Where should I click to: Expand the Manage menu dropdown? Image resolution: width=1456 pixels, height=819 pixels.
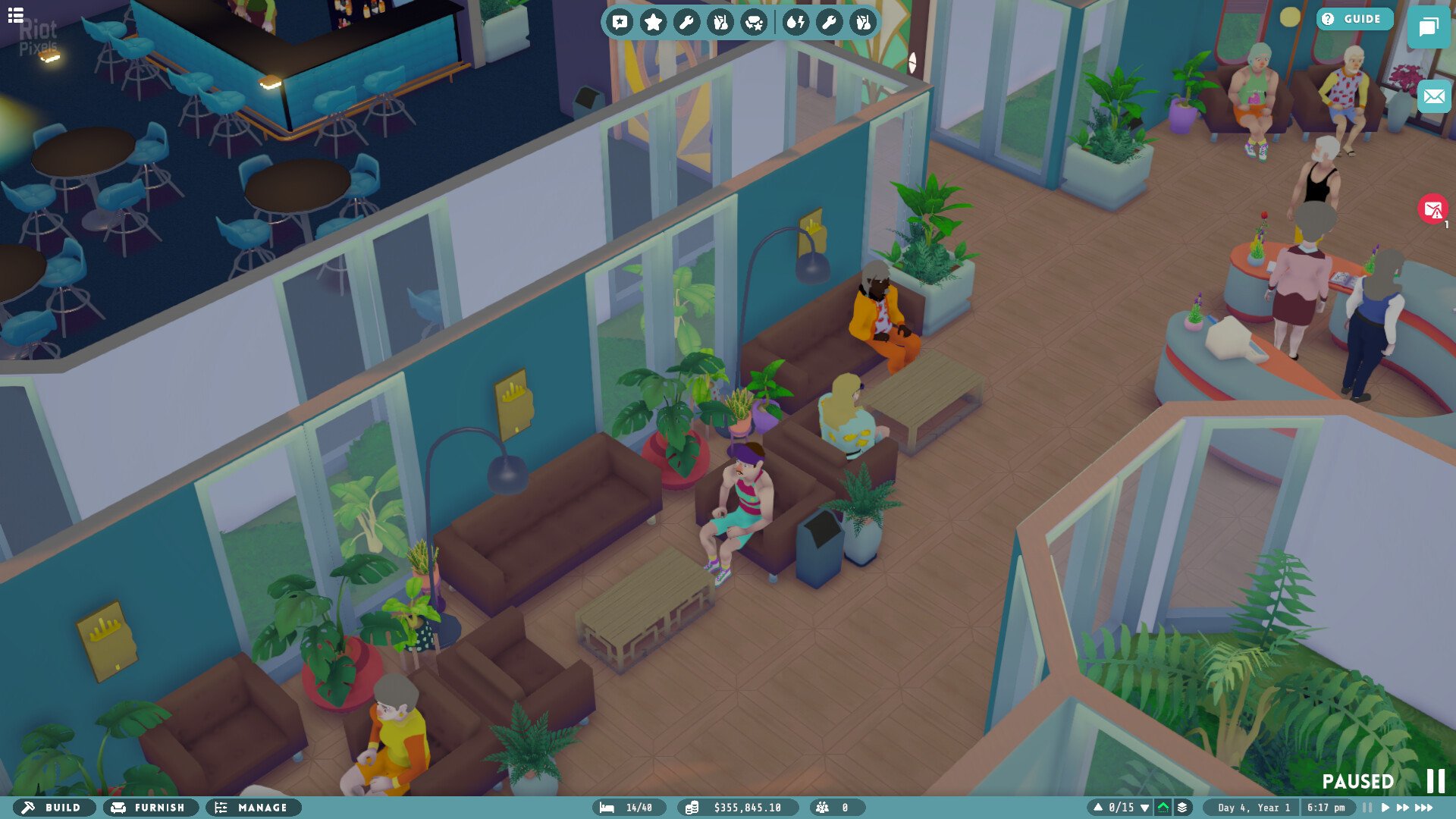[253, 808]
